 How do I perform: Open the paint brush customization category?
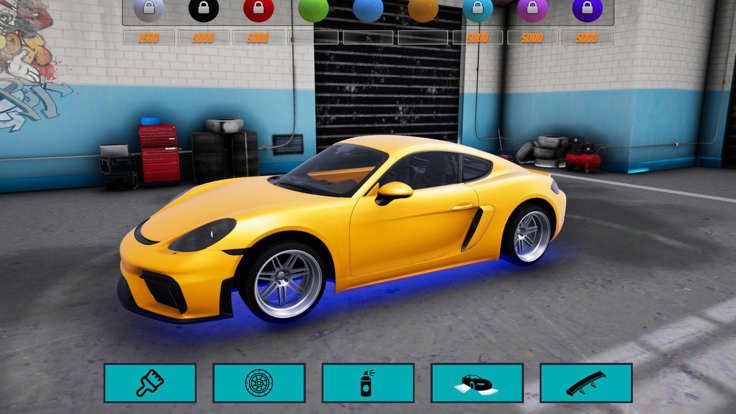(150, 383)
